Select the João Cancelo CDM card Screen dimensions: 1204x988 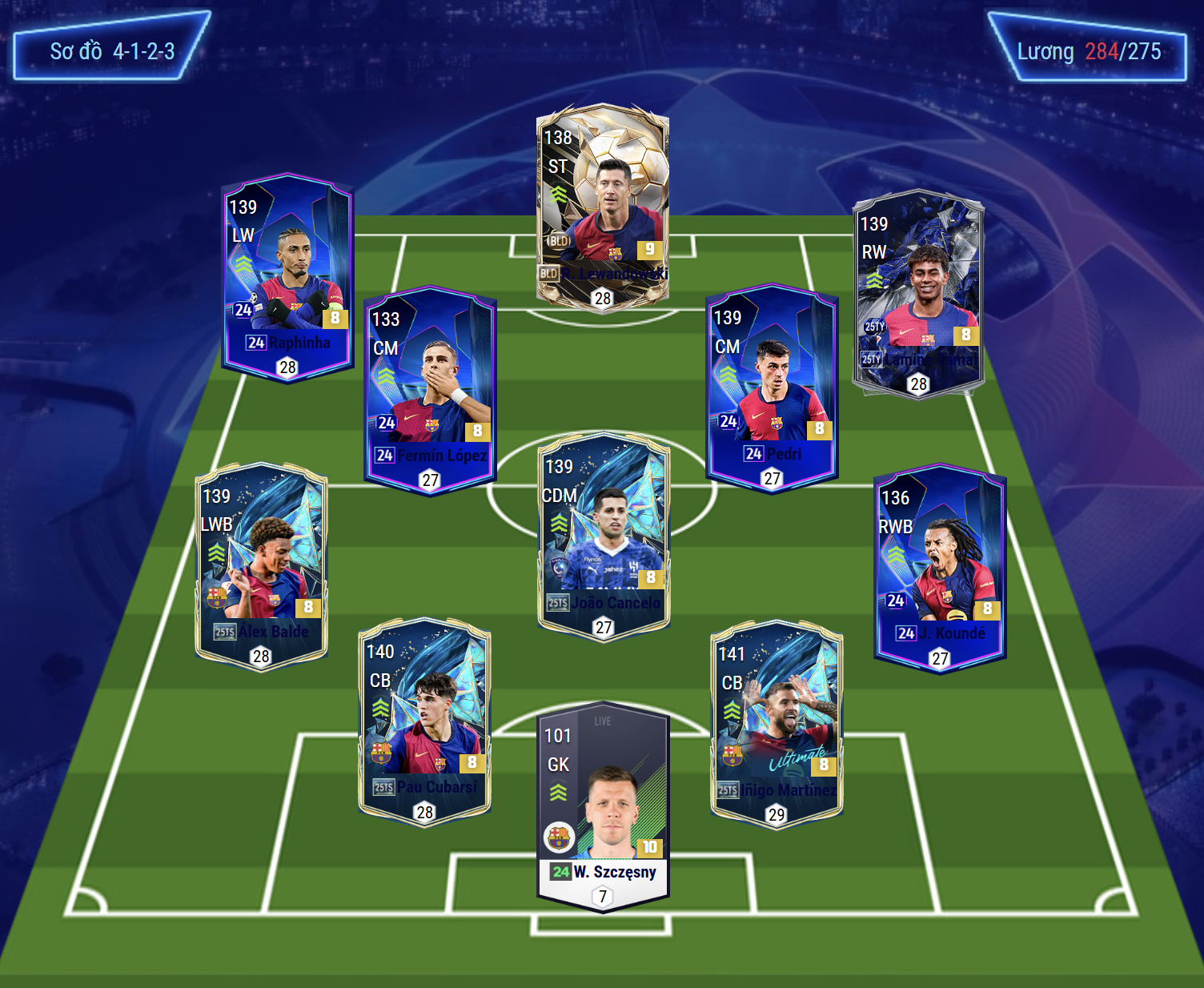tap(604, 536)
